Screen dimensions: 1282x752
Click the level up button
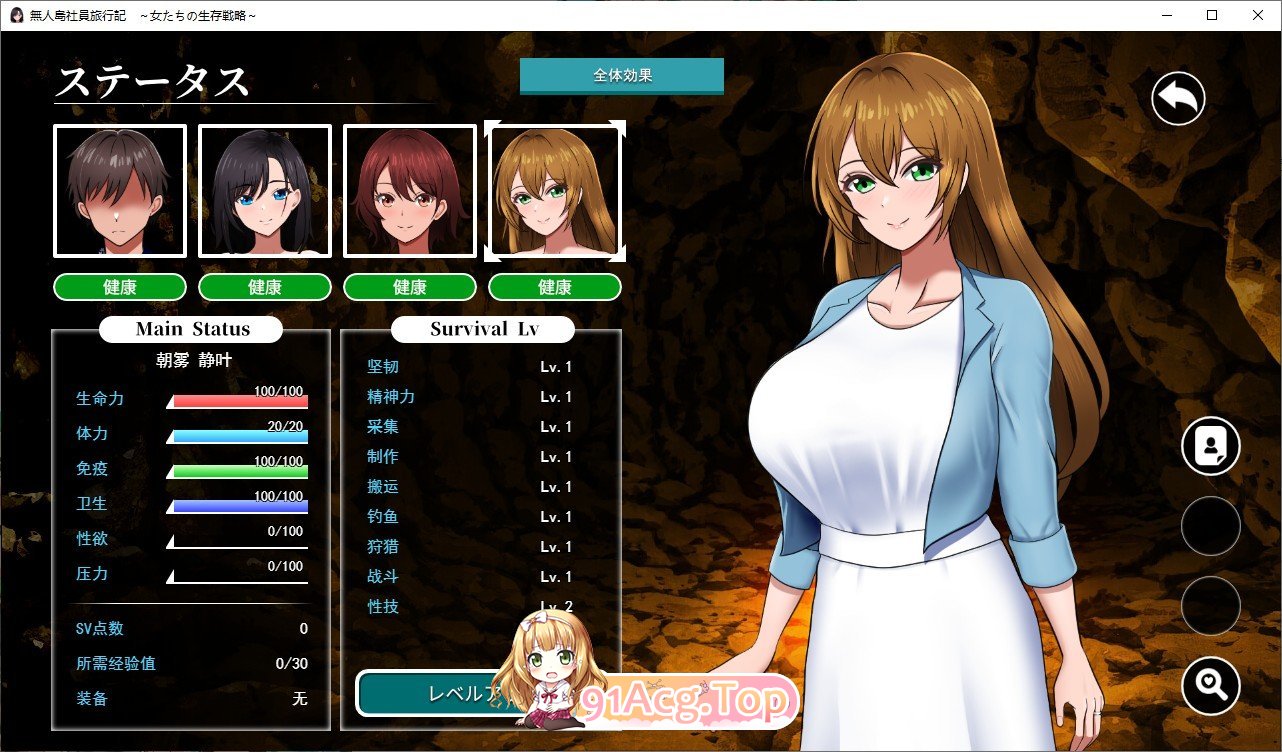point(430,693)
